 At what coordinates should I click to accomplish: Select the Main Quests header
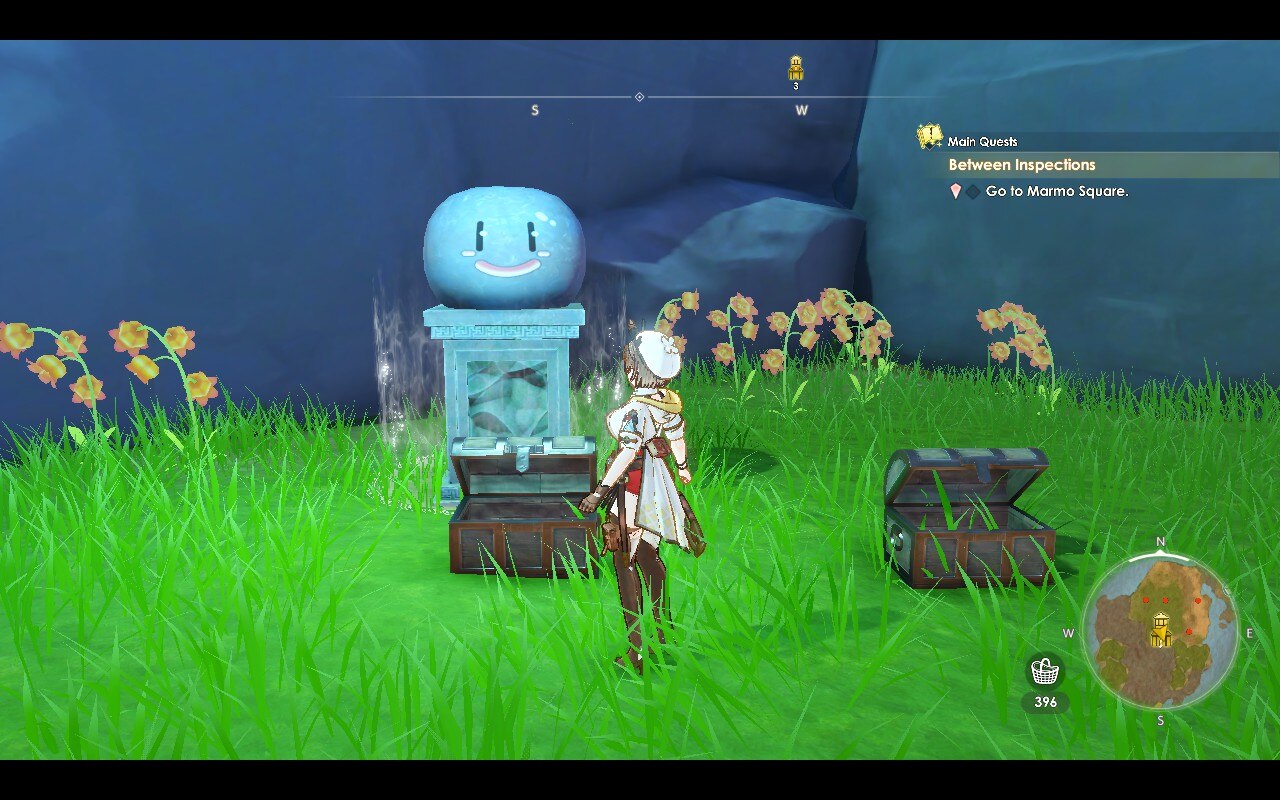tap(985, 141)
